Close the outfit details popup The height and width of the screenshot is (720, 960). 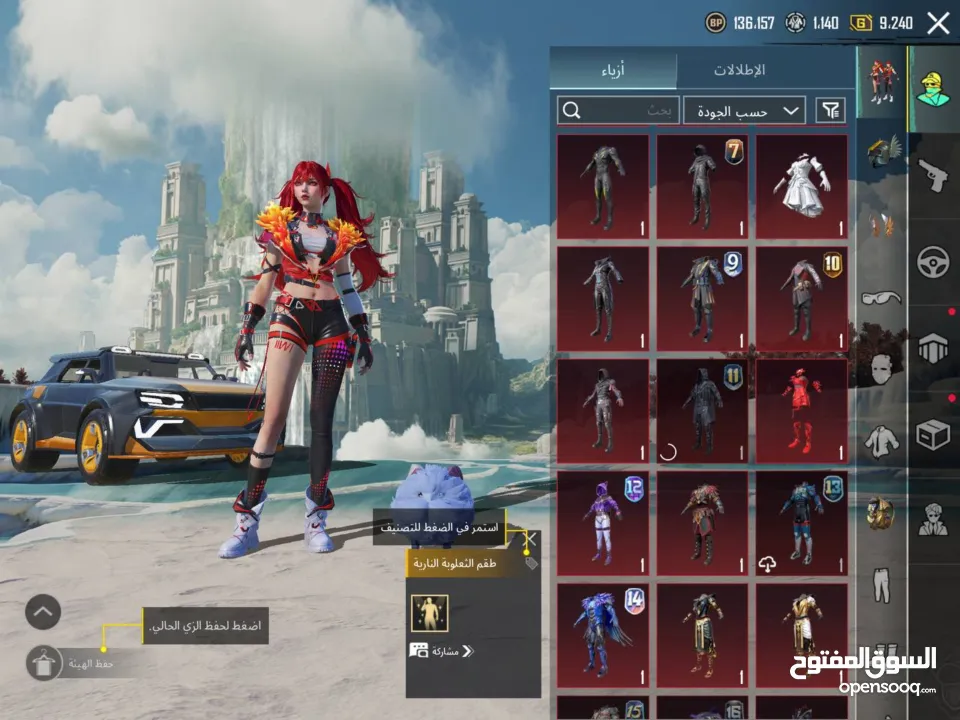(x=530, y=540)
